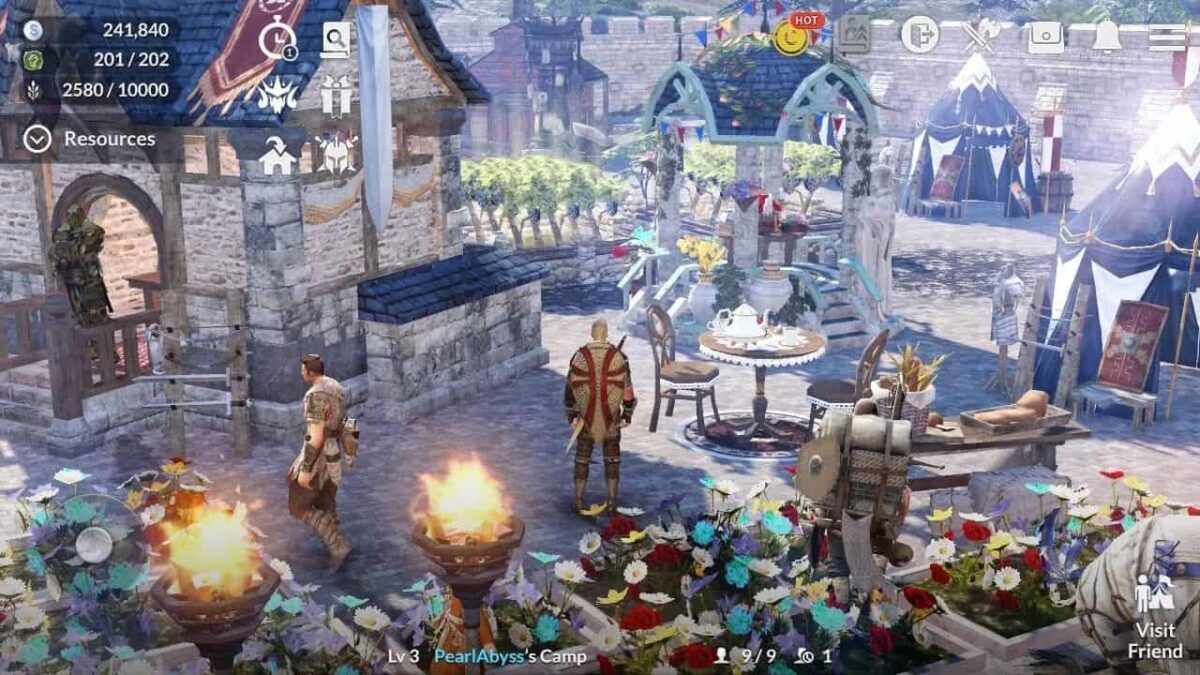Open the gold coin shop marked HOT
Viewport: 1200px width, 675px height.
792,36
